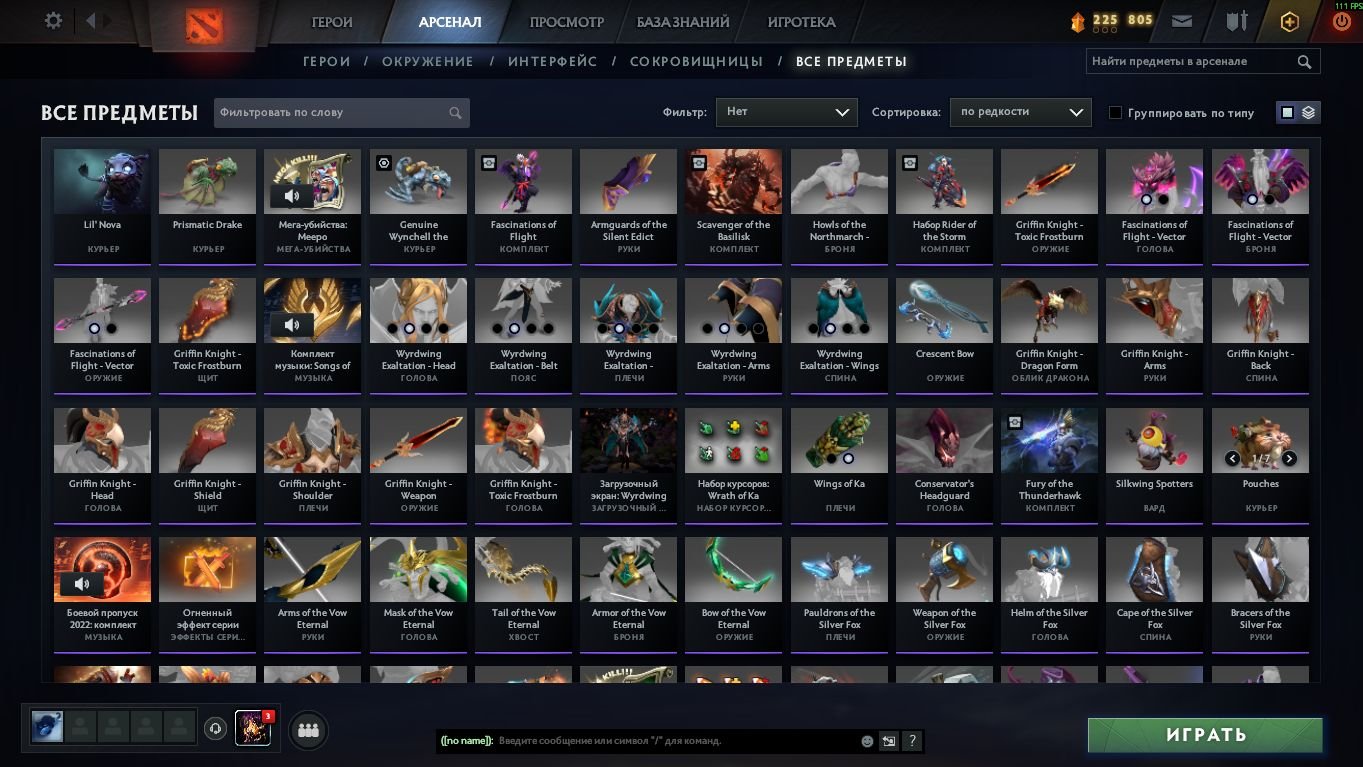The height and width of the screenshot is (767, 1363).
Task: Open Dota Plus via the gold hexagon icon
Action: coord(1289,20)
